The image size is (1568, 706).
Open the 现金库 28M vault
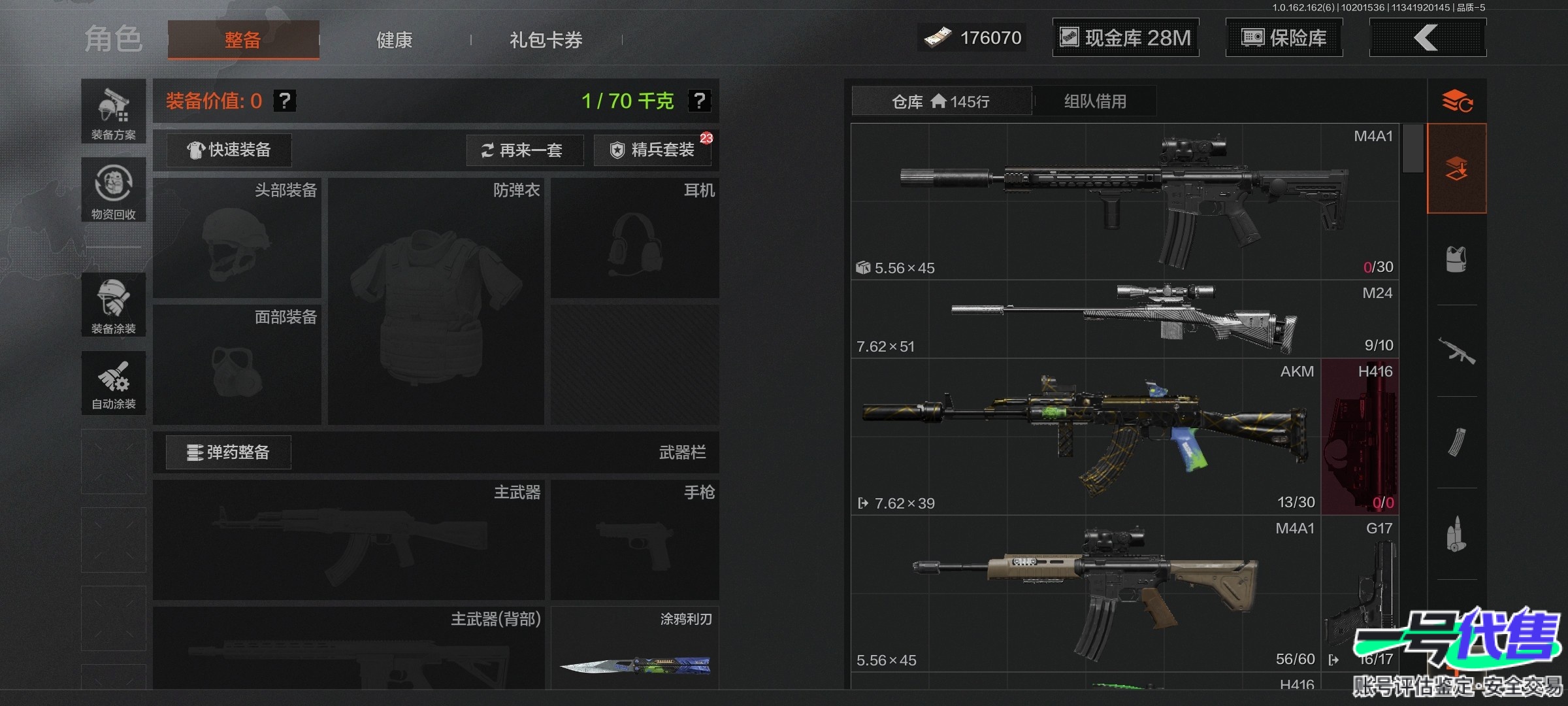click(1125, 38)
